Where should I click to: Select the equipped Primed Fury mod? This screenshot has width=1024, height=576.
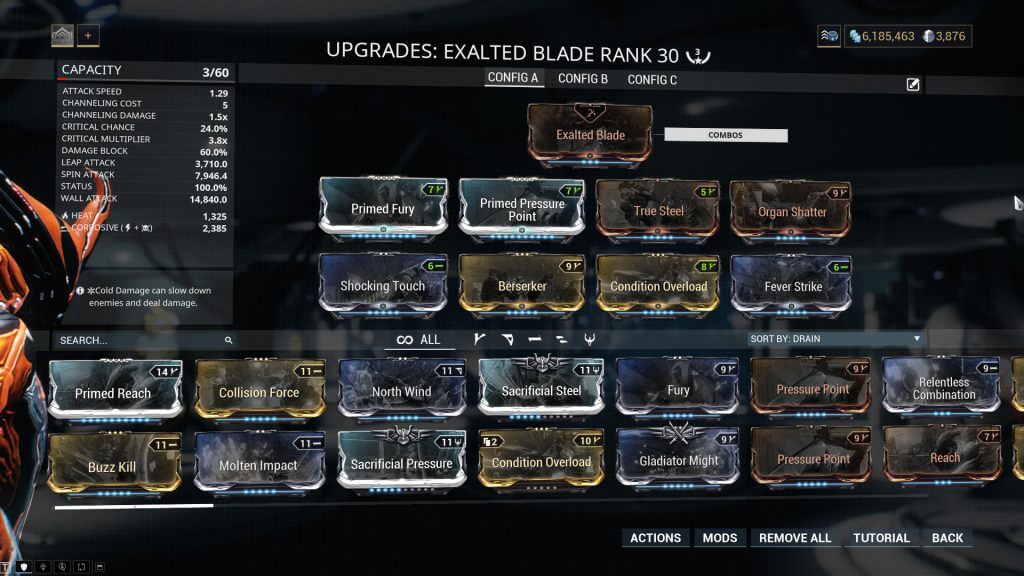pos(383,208)
